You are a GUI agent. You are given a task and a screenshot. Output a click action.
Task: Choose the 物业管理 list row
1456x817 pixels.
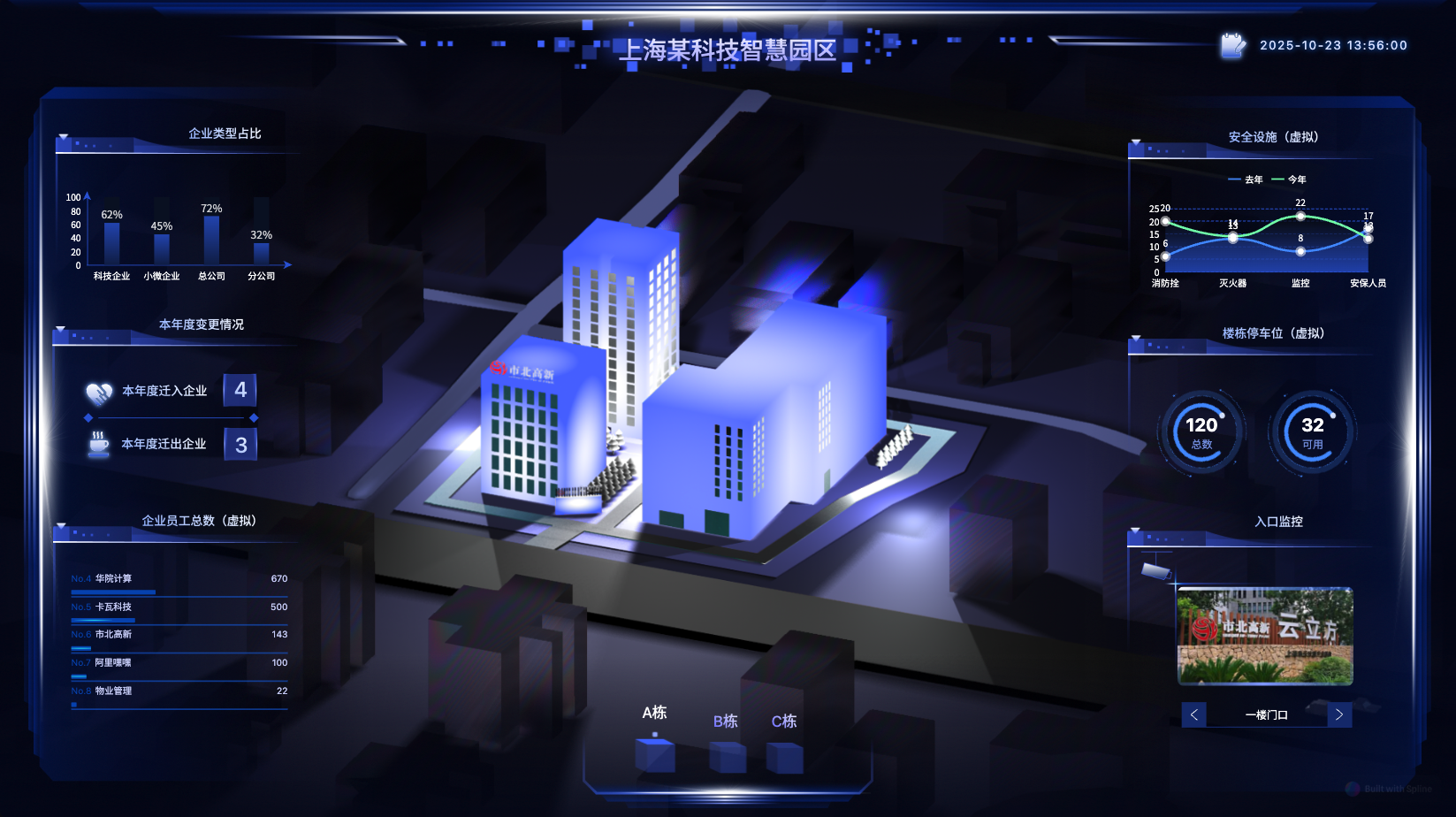[x=179, y=691]
